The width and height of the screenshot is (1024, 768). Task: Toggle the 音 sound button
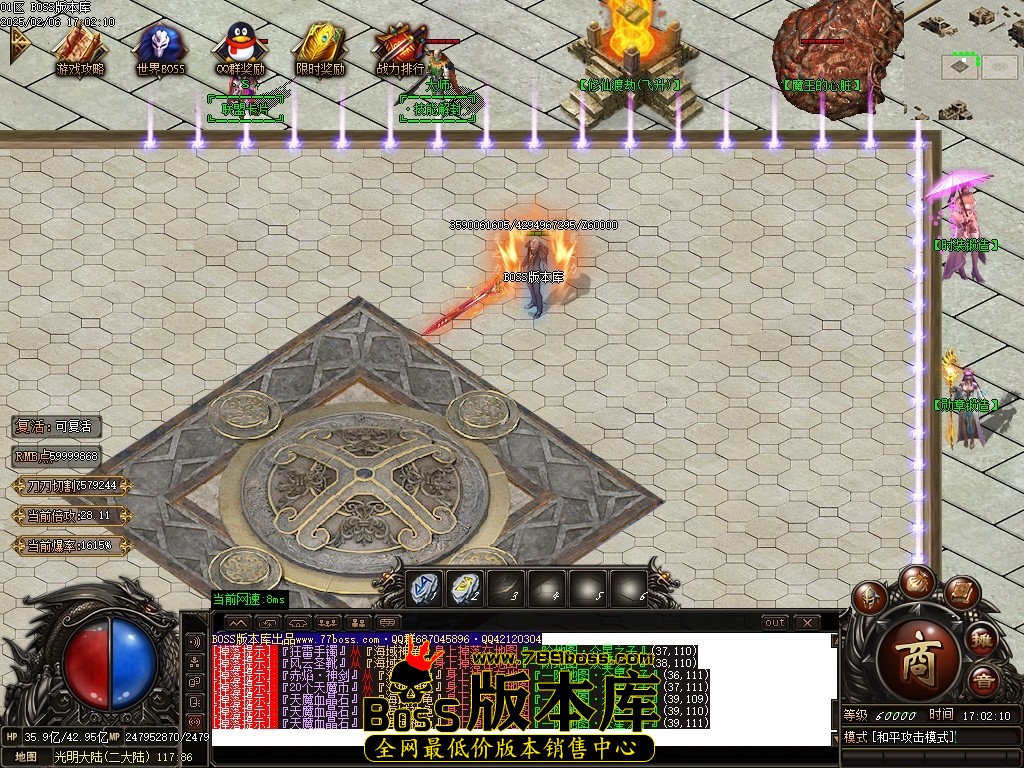click(x=983, y=684)
